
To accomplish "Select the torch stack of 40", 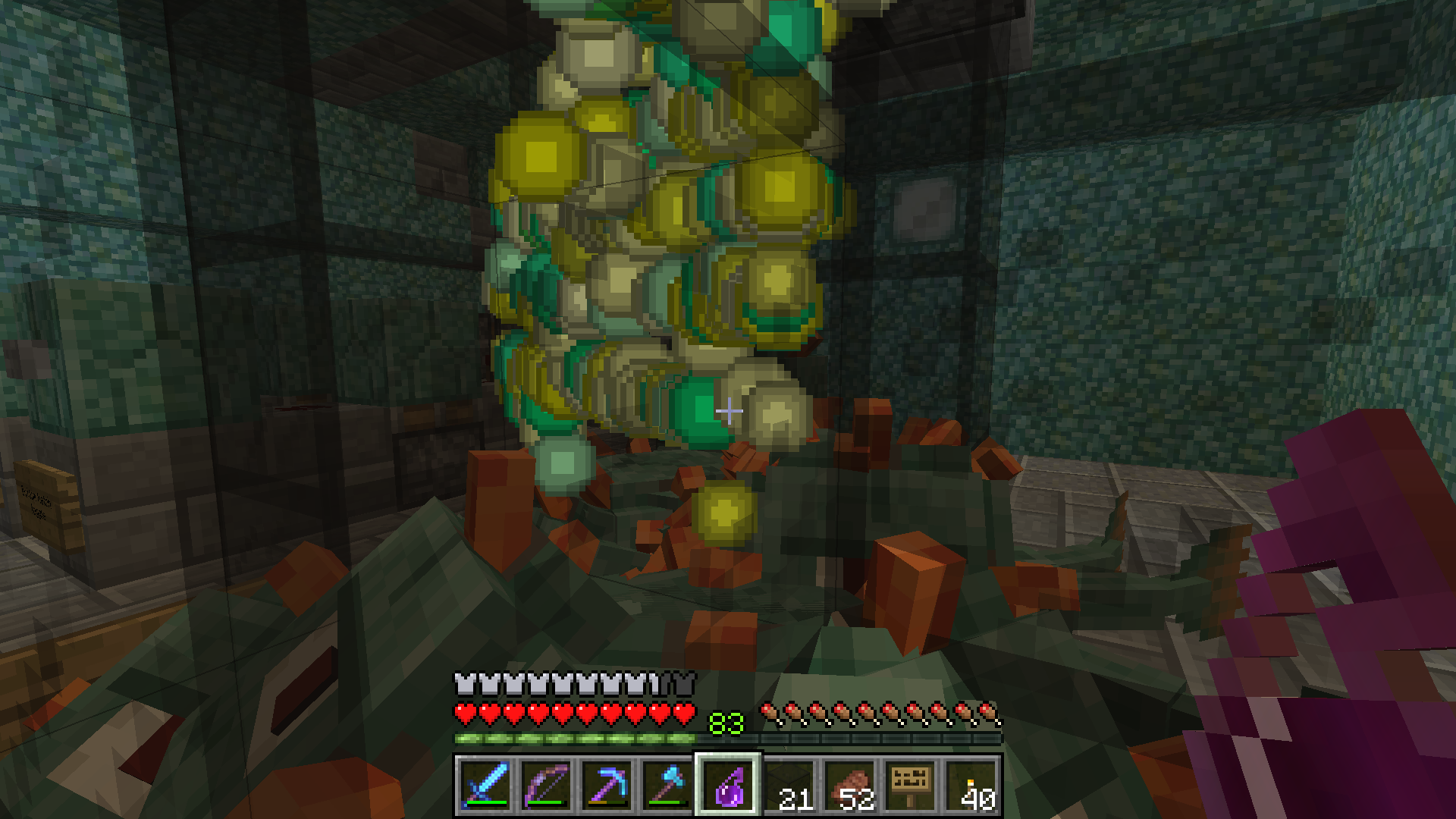I will pyautogui.click(x=971, y=785).
